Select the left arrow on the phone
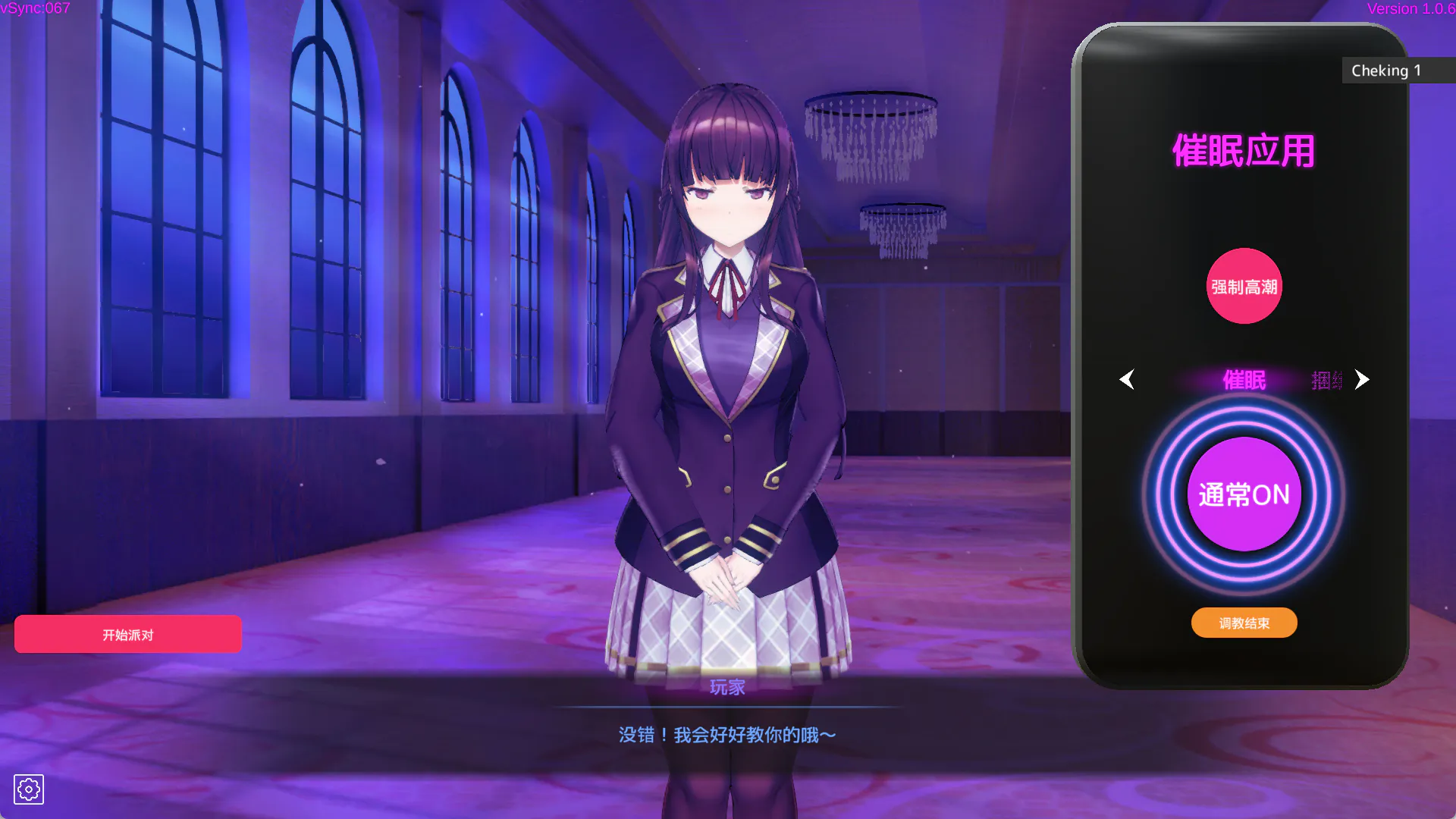The height and width of the screenshot is (819, 1456). 1127,379
